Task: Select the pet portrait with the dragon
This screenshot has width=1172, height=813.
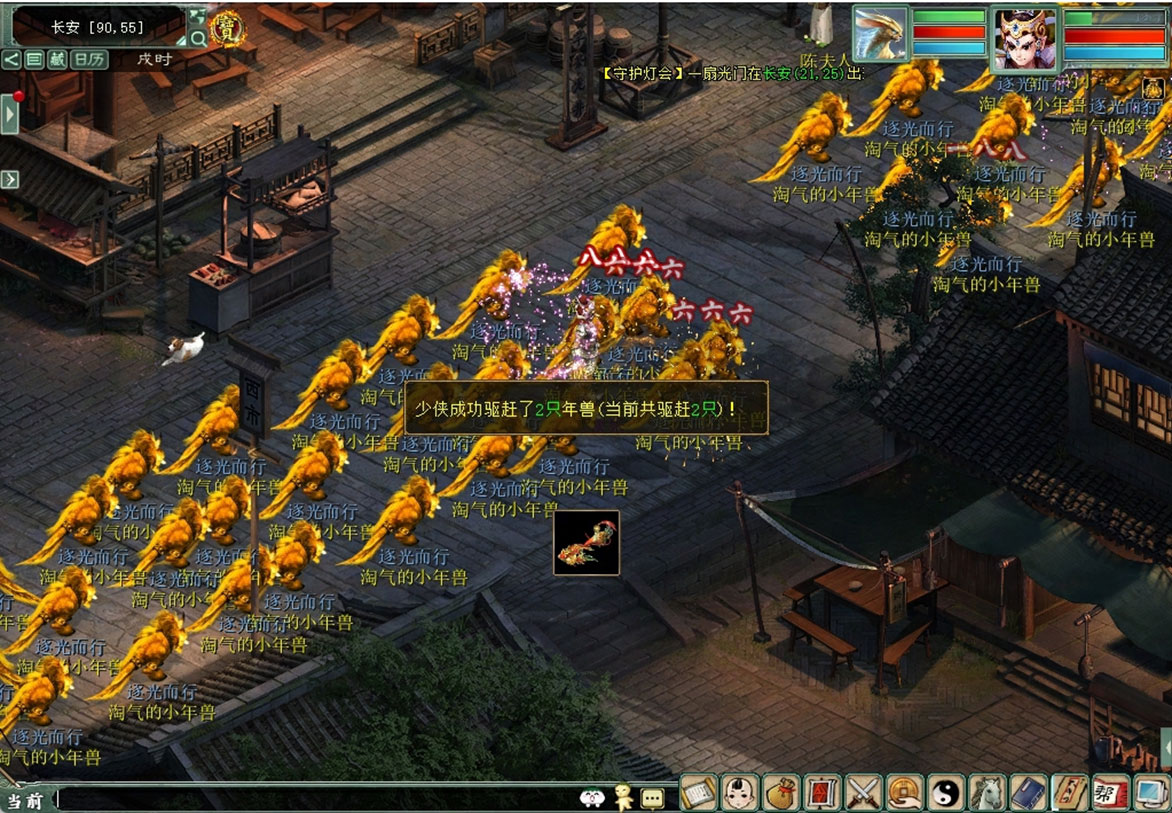Action: pos(880,36)
